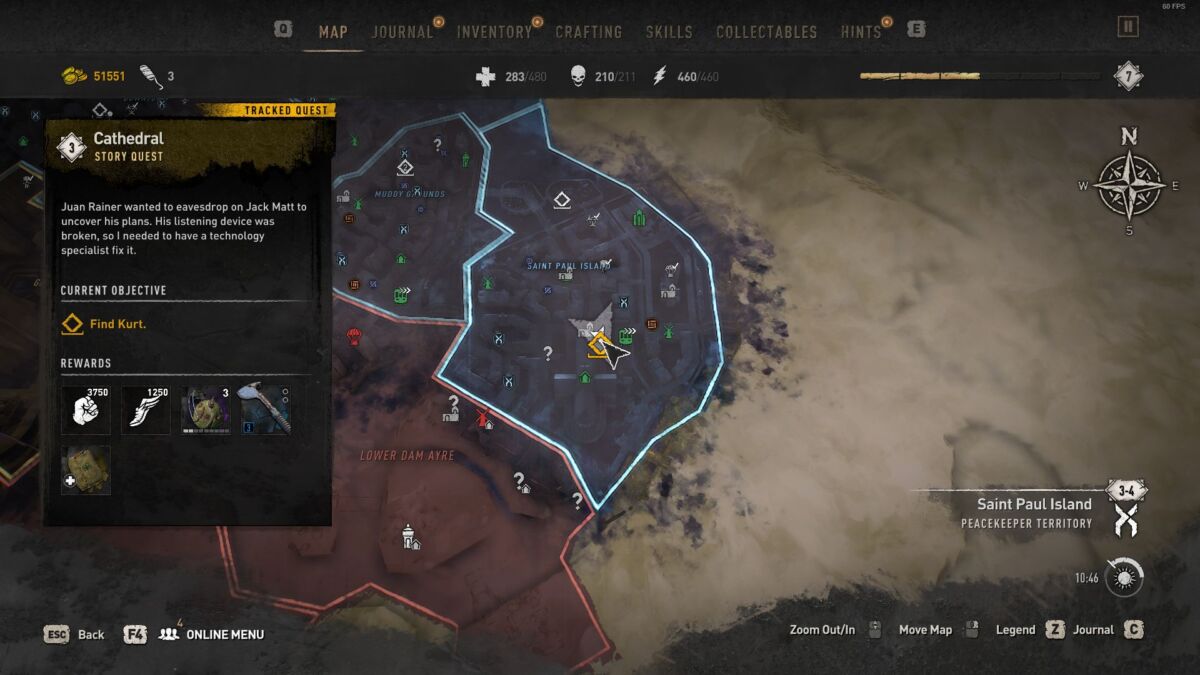This screenshot has height=675, width=1200.
Task: Inspect the parkour XP winged shoe reward
Action: pos(146,410)
